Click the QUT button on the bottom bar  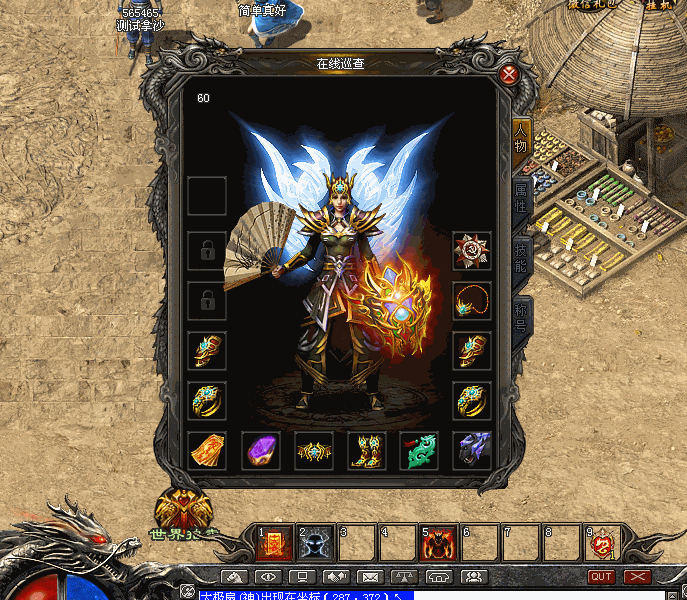pos(601,577)
